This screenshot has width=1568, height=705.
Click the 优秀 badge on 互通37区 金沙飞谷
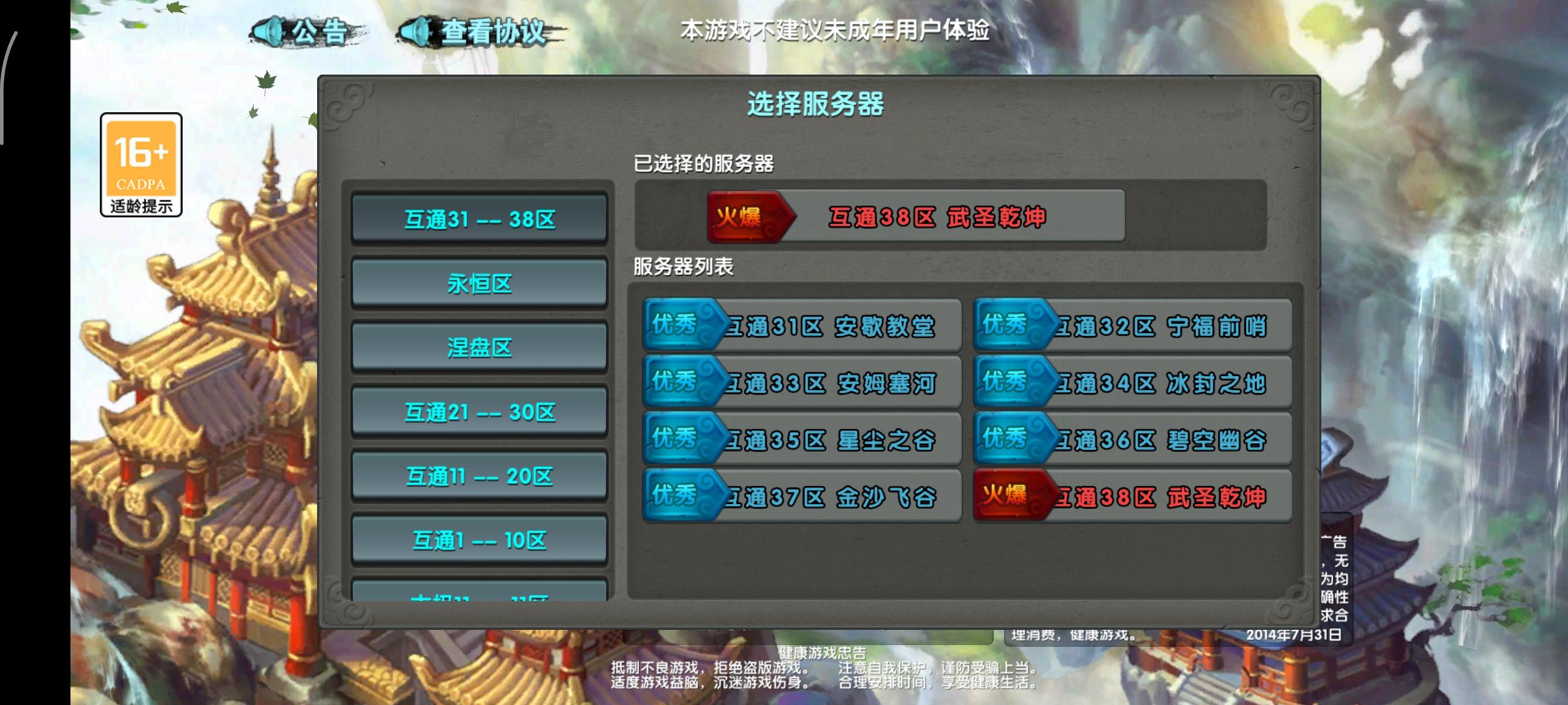tap(678, 497)
